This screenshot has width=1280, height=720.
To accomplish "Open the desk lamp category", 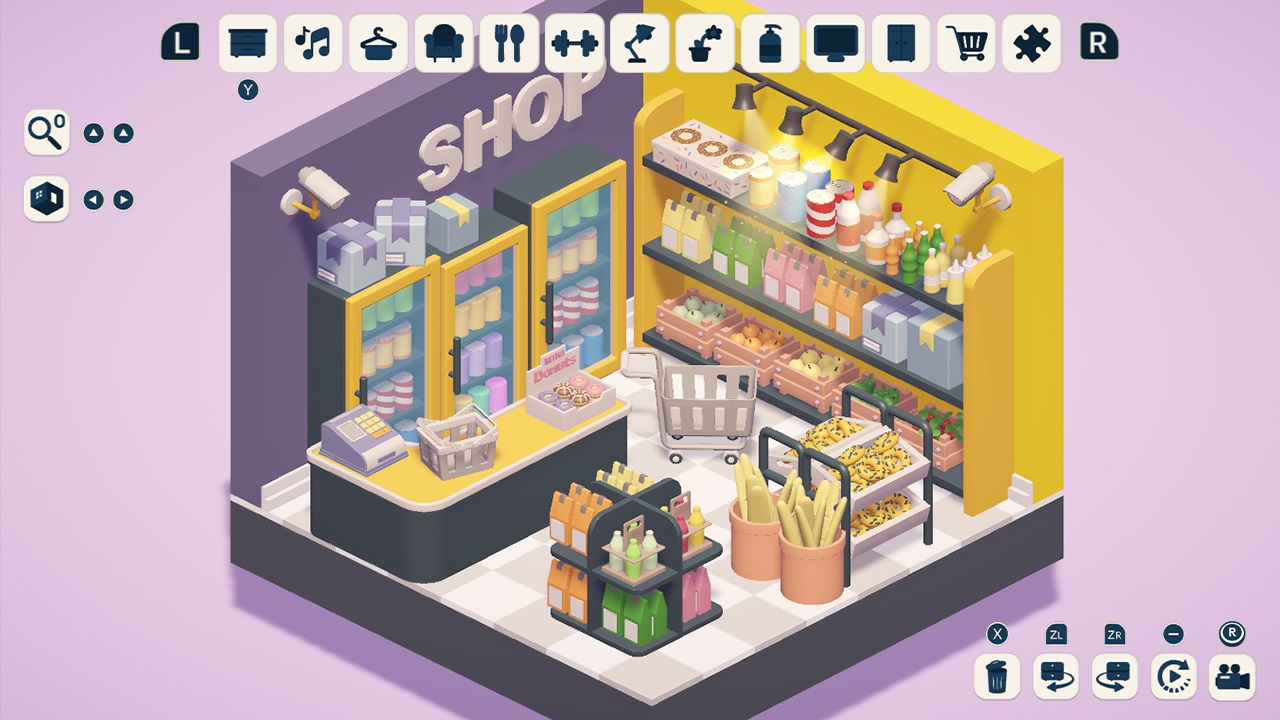I will coord(639,44).
